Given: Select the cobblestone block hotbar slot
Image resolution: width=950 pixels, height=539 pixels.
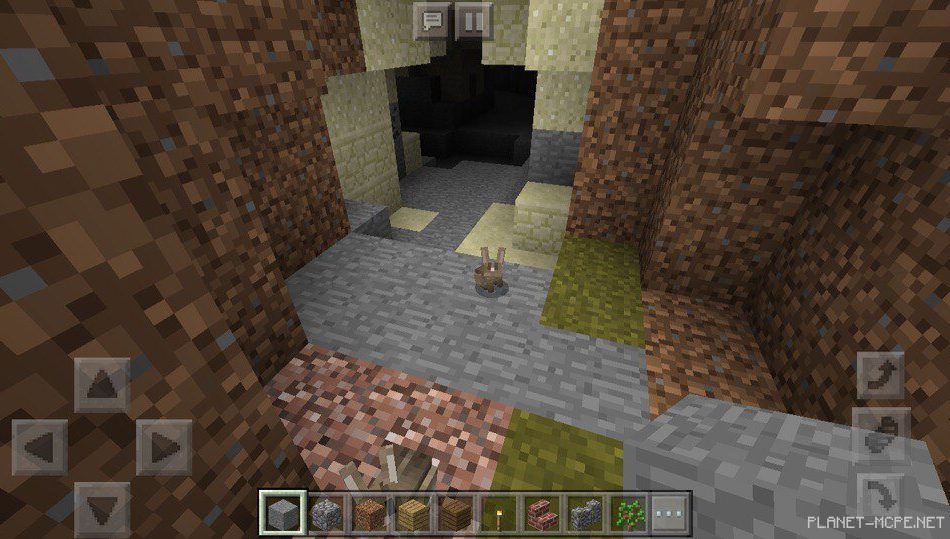Looking at the screenshot, I should point(326,514).
